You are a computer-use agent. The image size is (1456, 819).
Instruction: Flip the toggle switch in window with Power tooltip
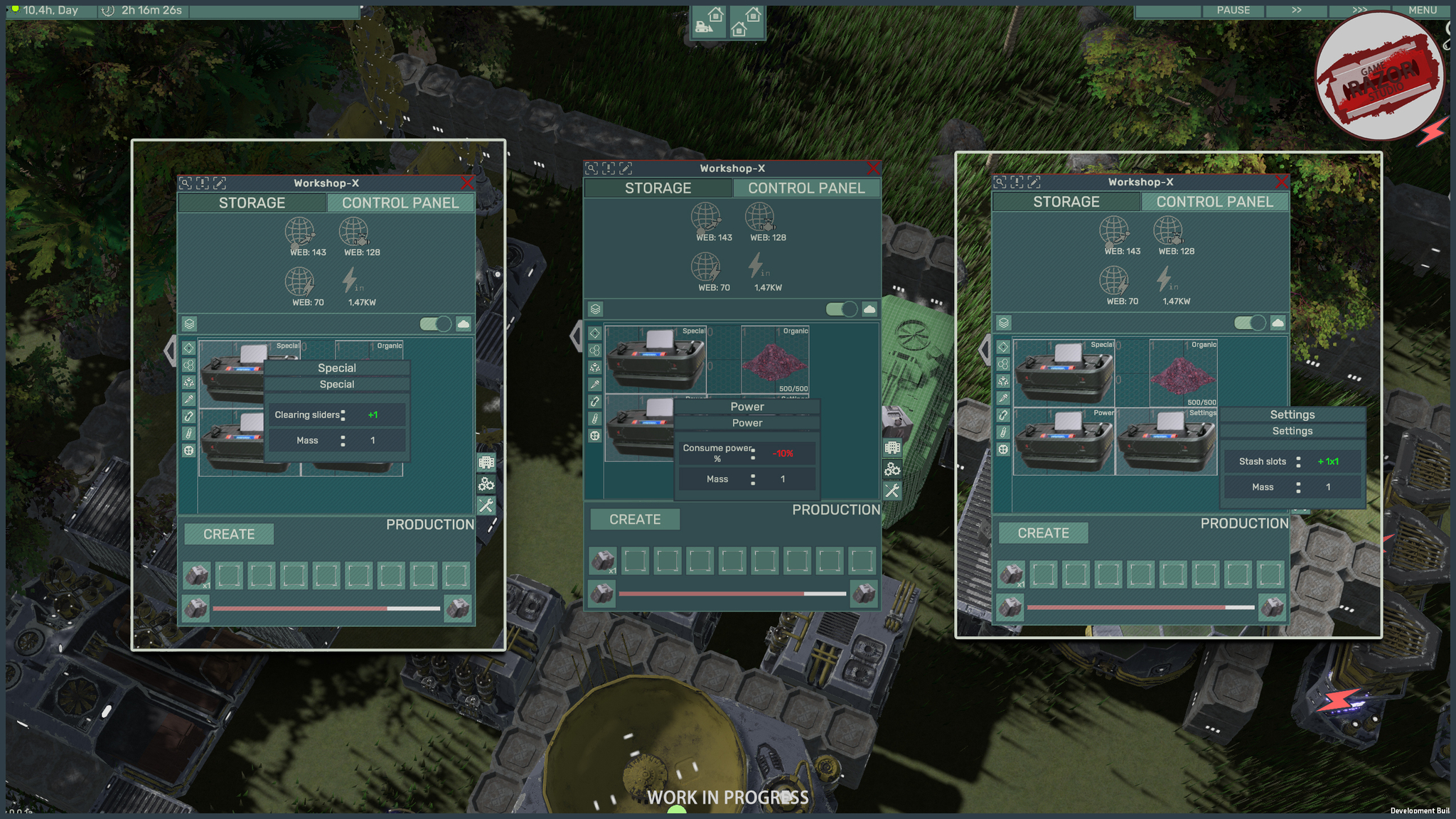pos(841,309)
